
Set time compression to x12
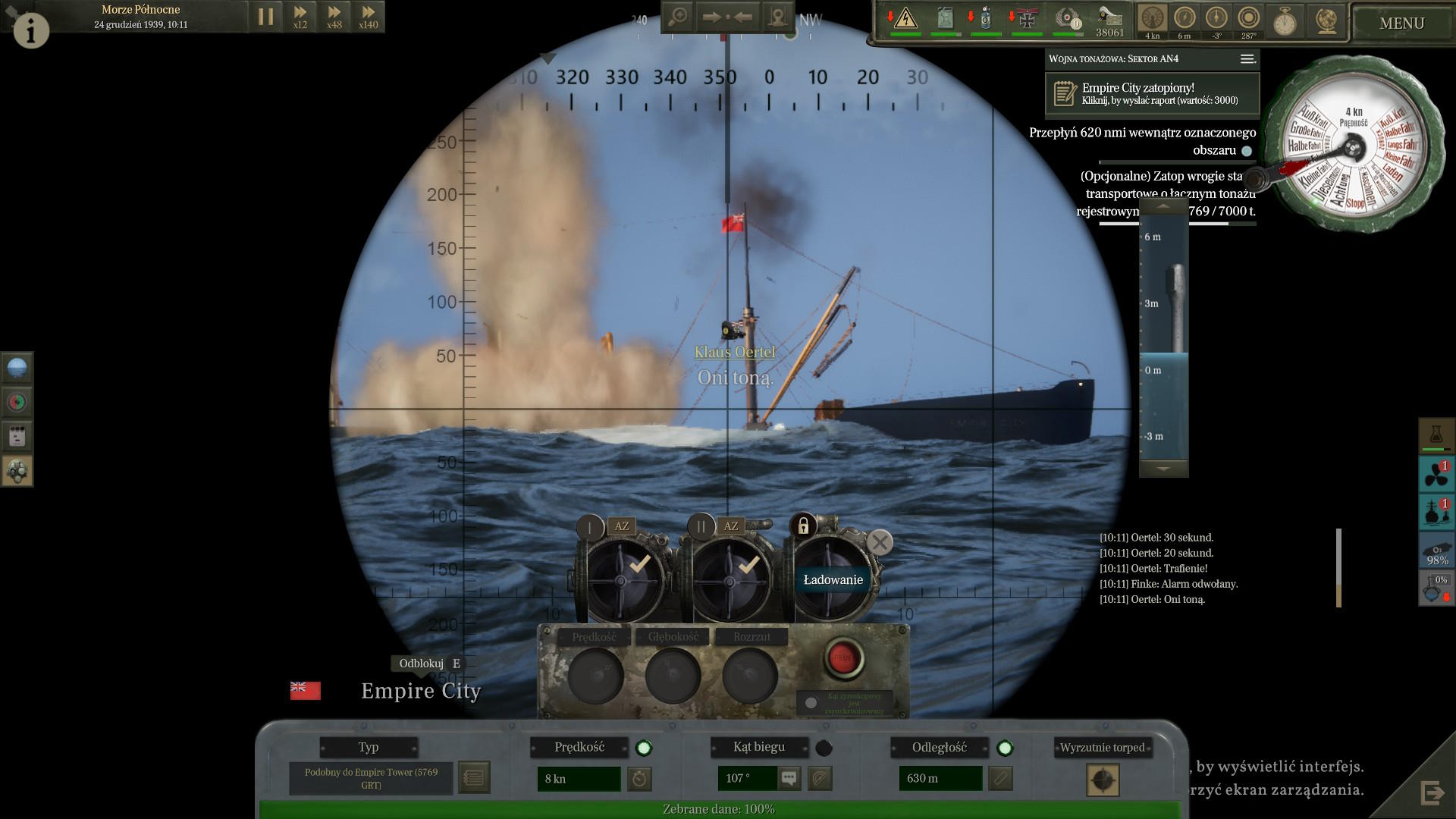(300, 17)
